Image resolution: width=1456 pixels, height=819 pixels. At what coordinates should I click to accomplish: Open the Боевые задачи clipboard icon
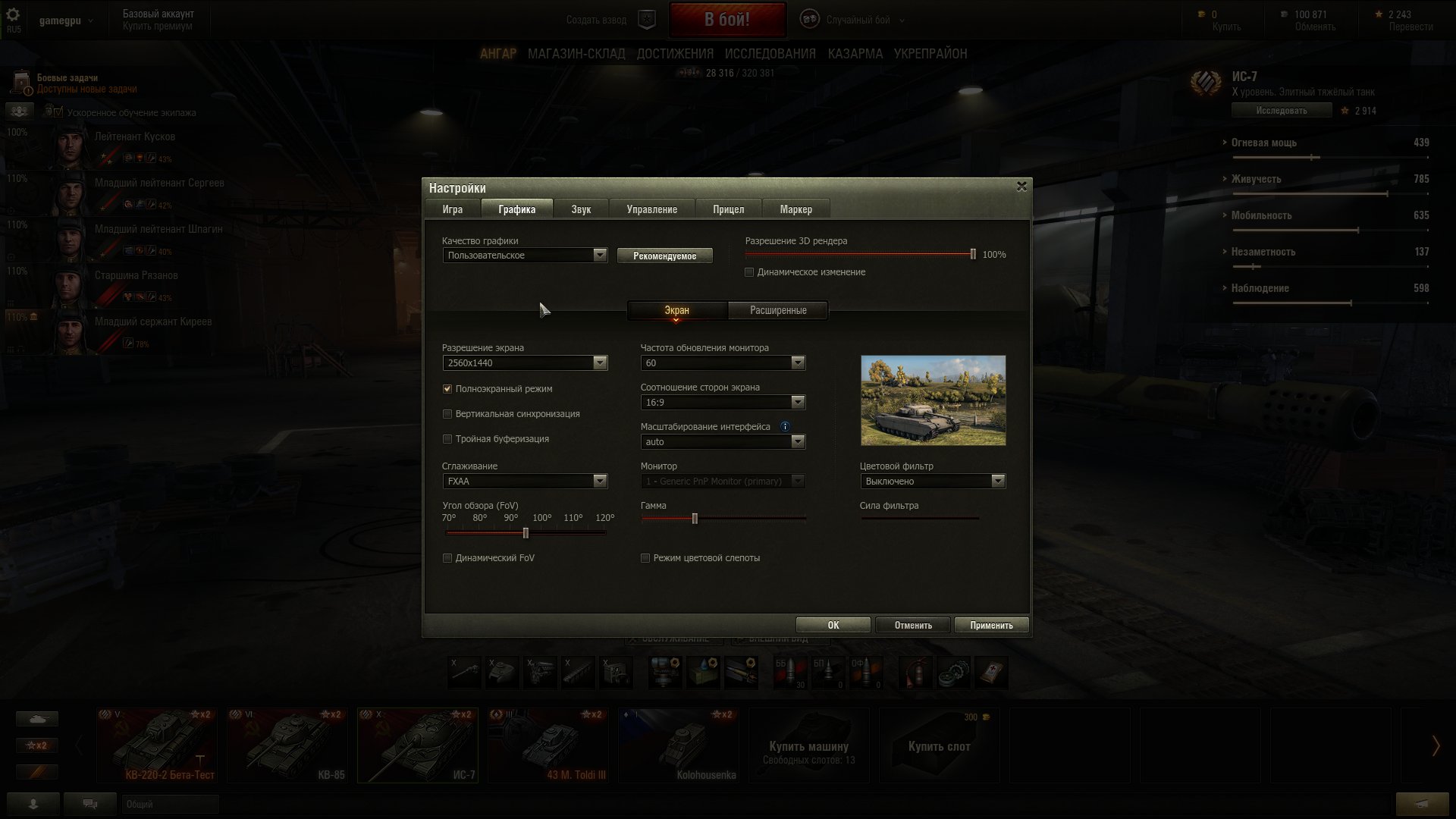[19, 80]
